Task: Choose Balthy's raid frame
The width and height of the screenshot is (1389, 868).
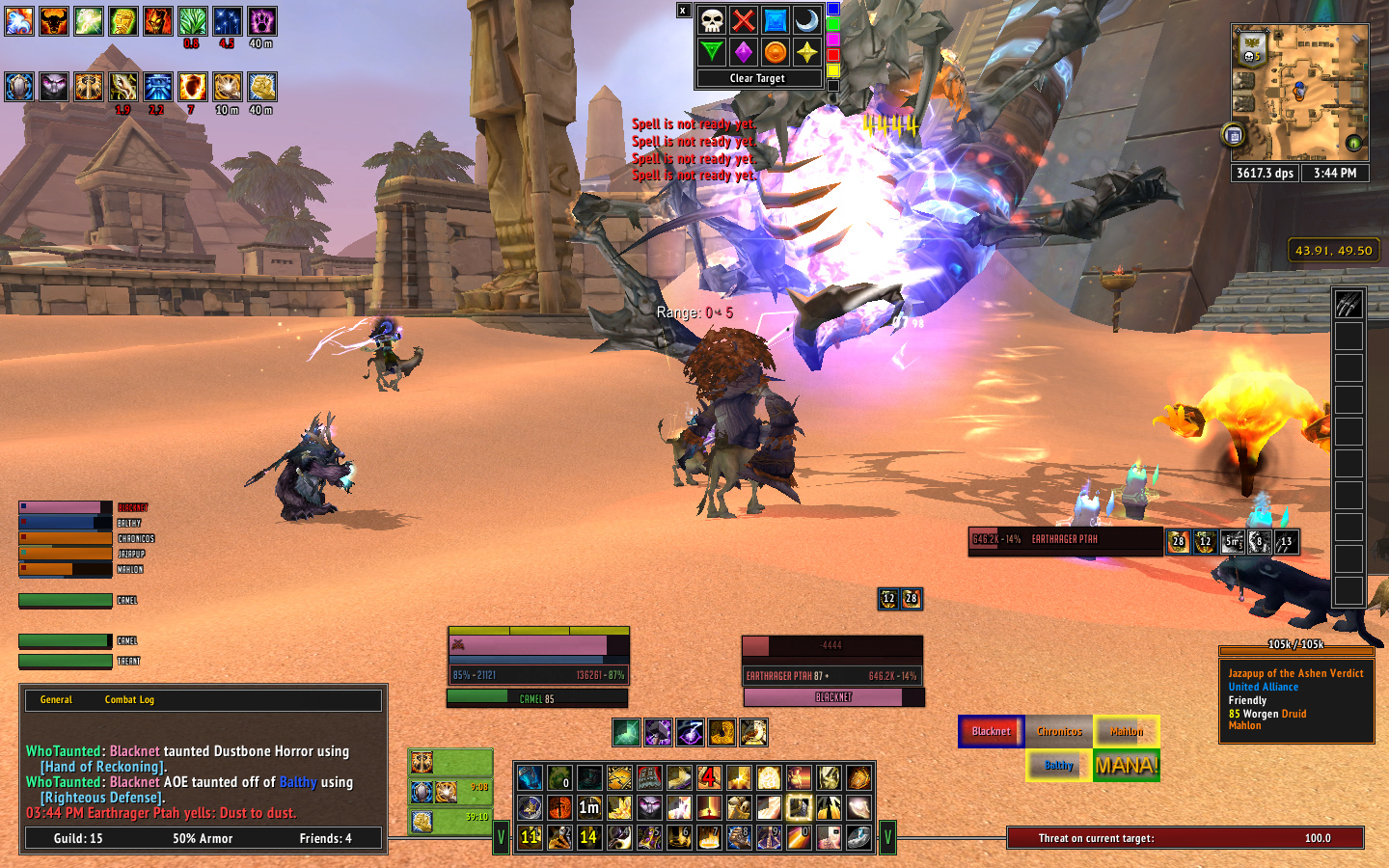Action: pos(1058,765)
